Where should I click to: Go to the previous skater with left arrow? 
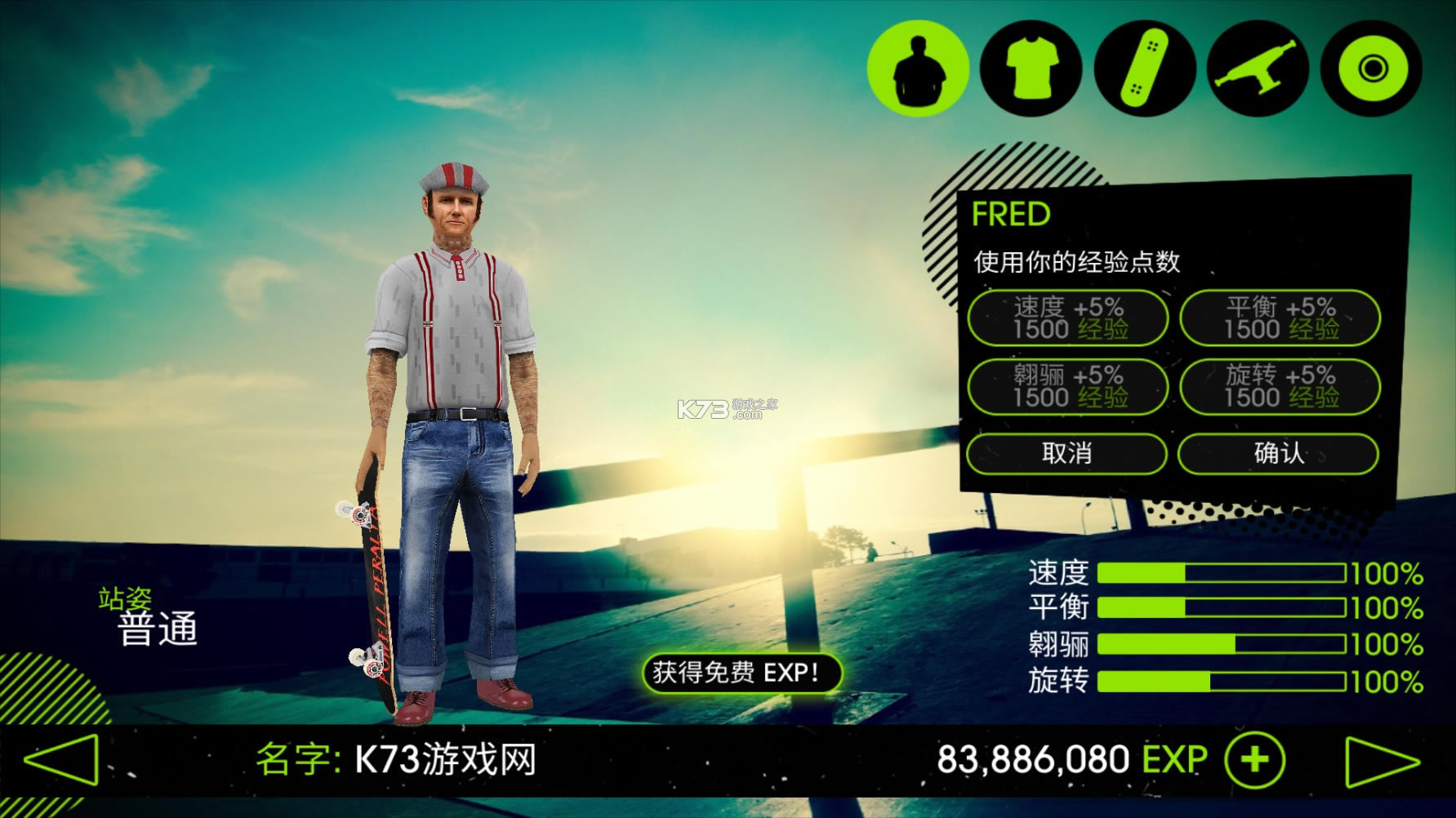[x=62, y=760]
